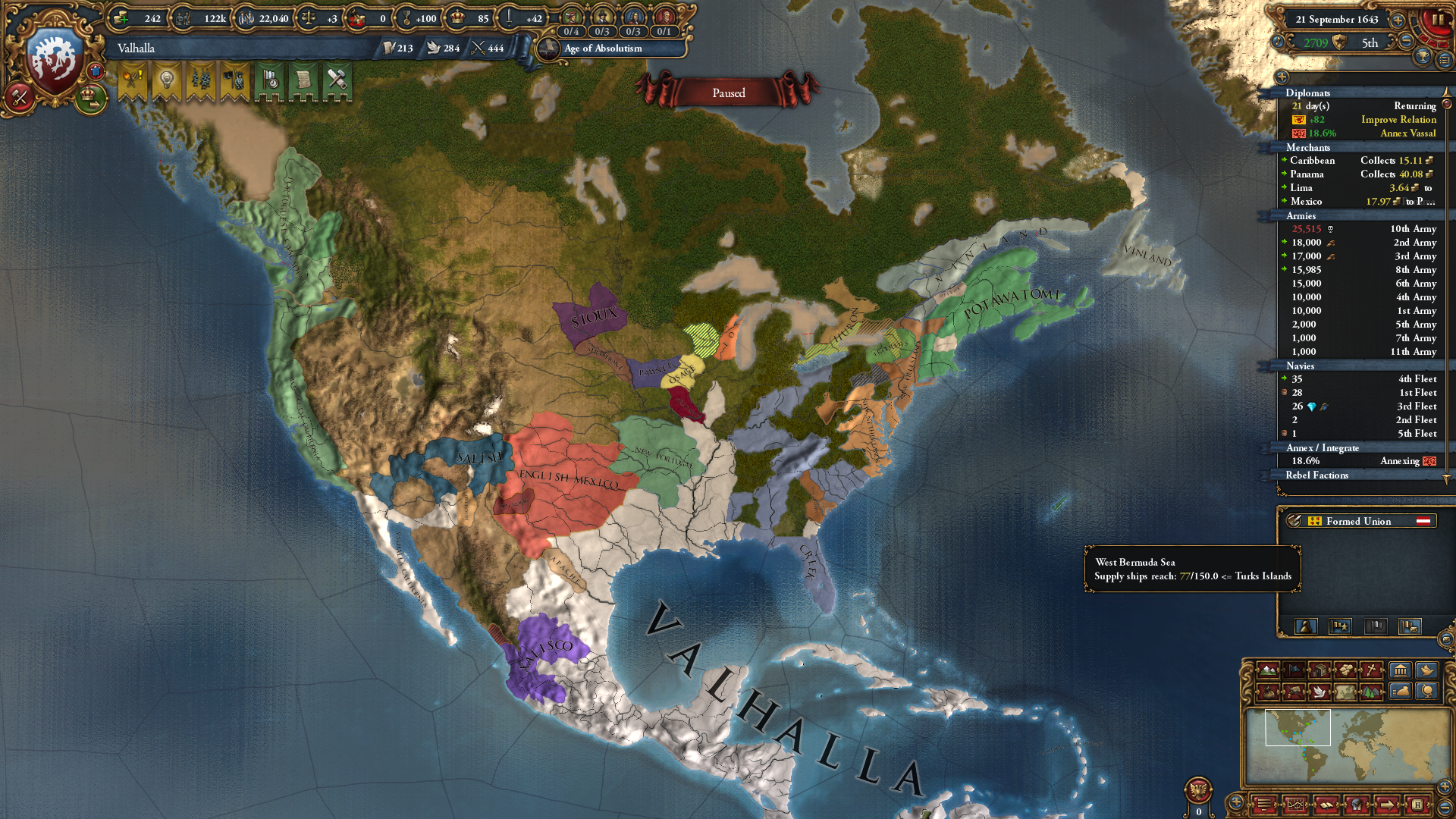The image size is (1456, 819).
Task: Zoom out with the minimap minus button
Action: pos(1445,806)
